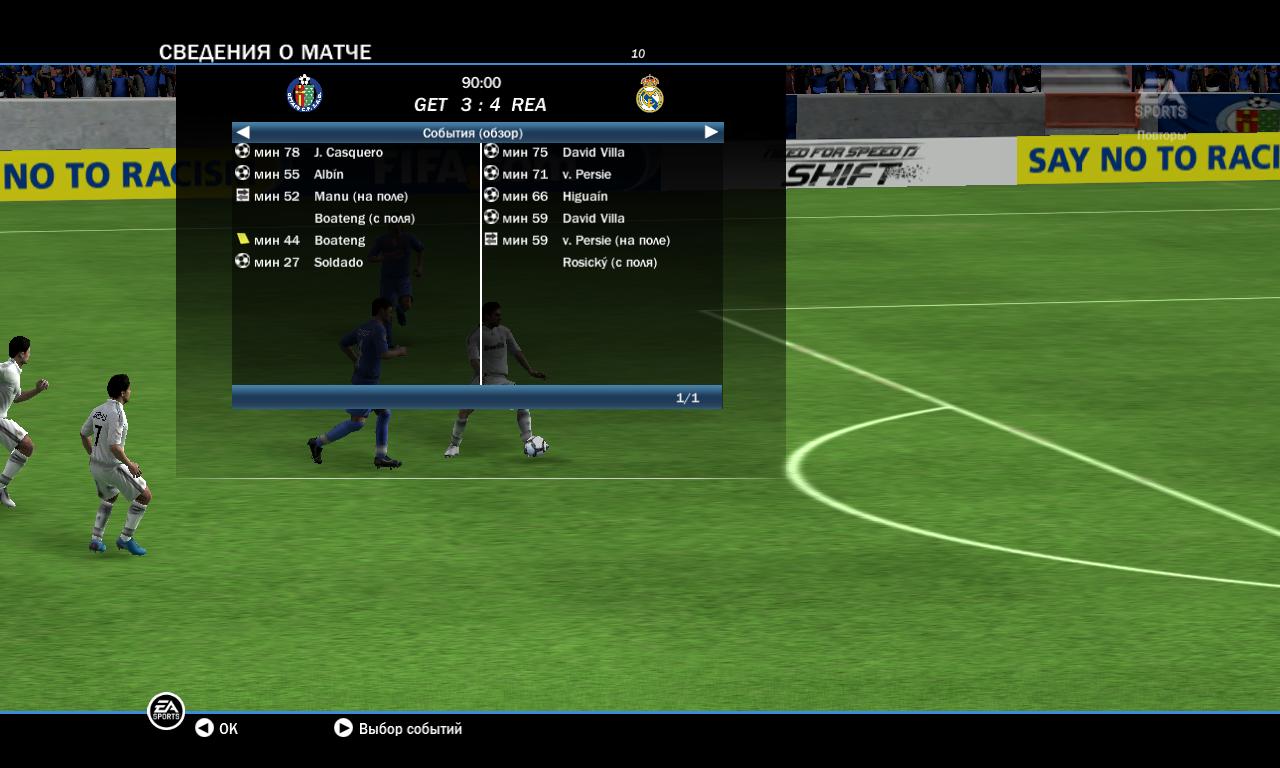Screen dimensions: 1280x768
Task: Click the right arrow beside События (обзор)
Action: pyautogui.click(x=711, y=132)
